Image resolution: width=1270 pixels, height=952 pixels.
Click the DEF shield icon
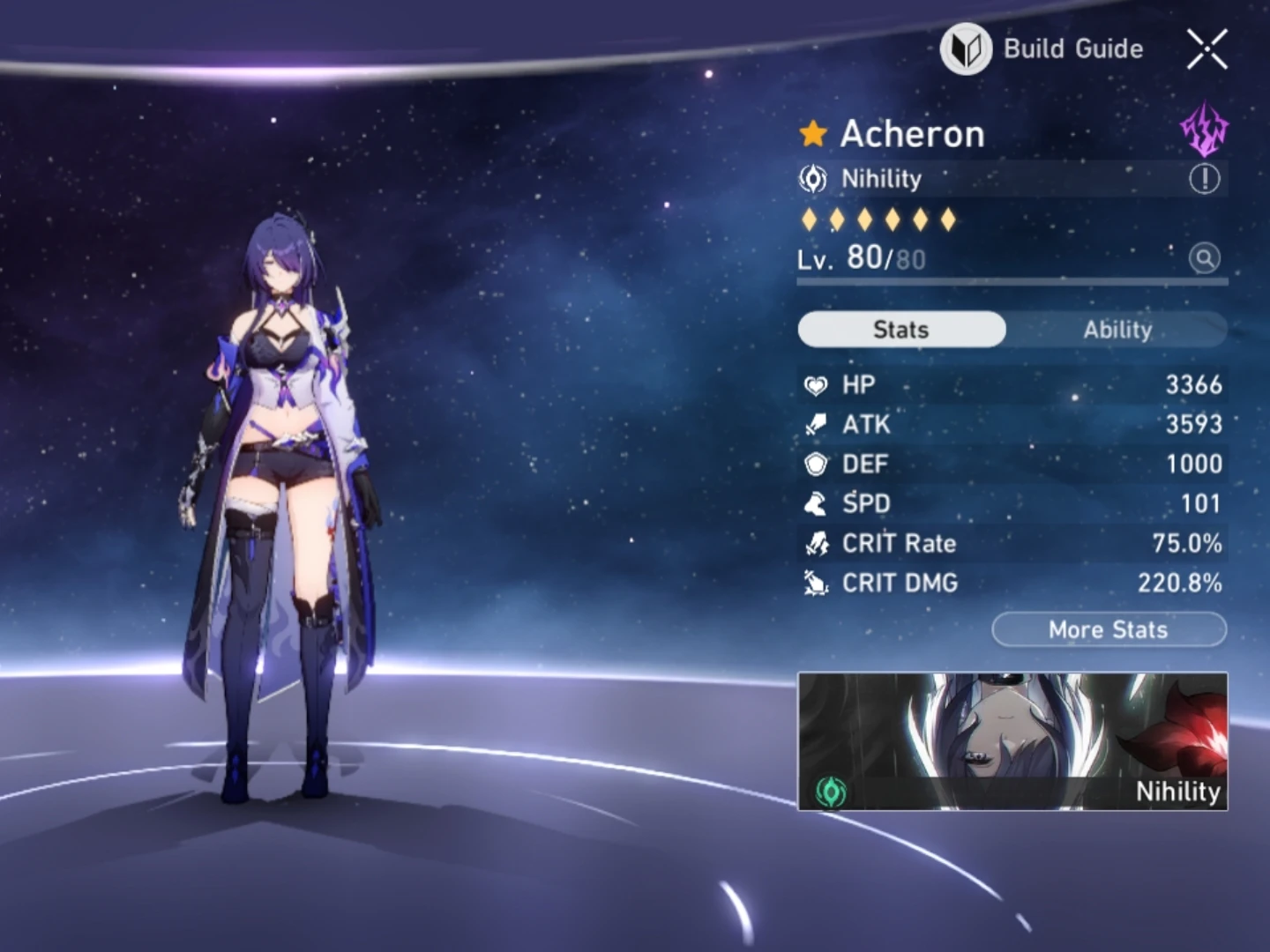coord(817,465)
